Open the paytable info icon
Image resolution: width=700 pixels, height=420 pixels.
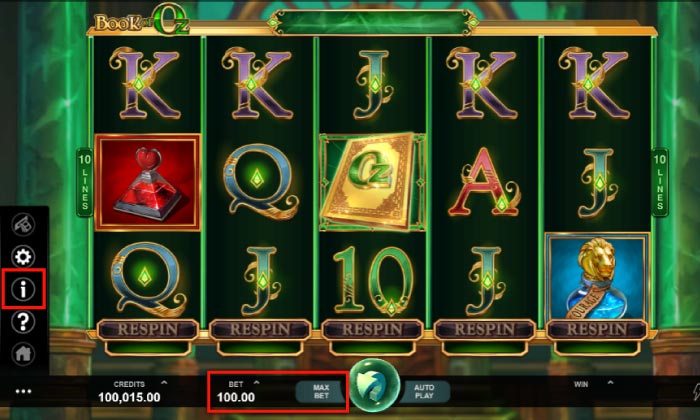tap(23, 289)
